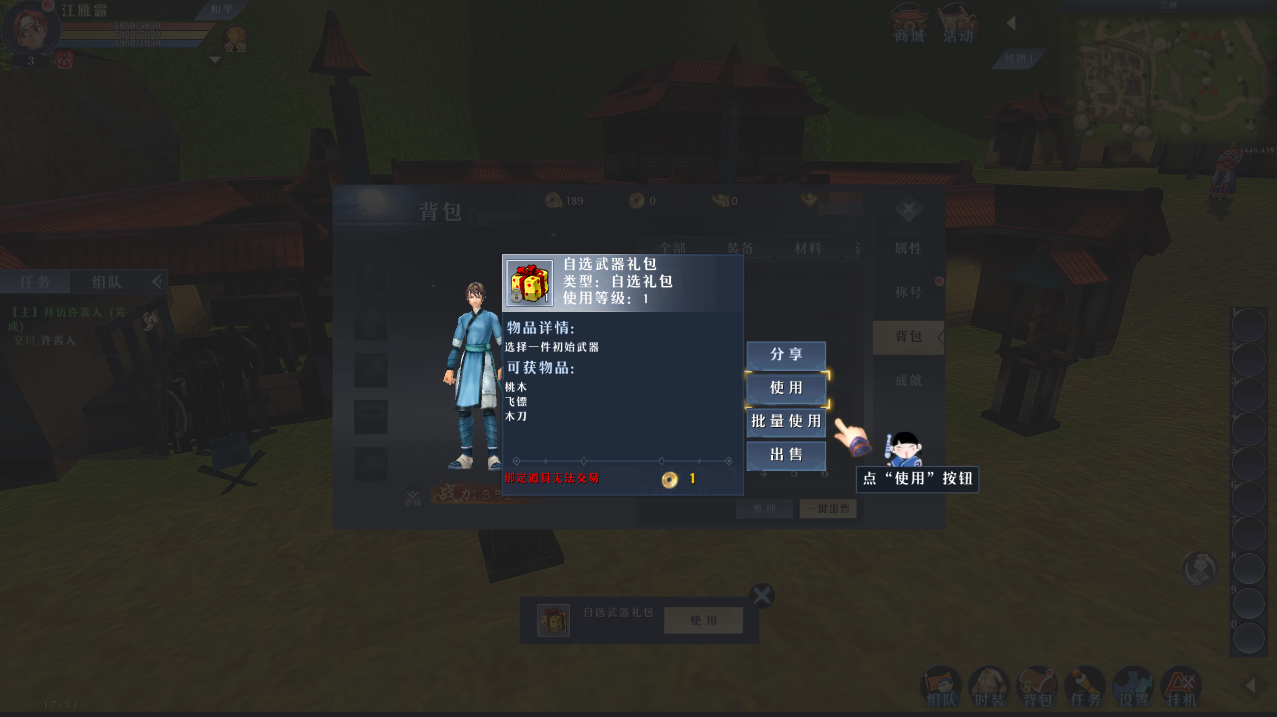Choose 批量使用 (batch use)
1277x717 pixels.
point(786,422)
